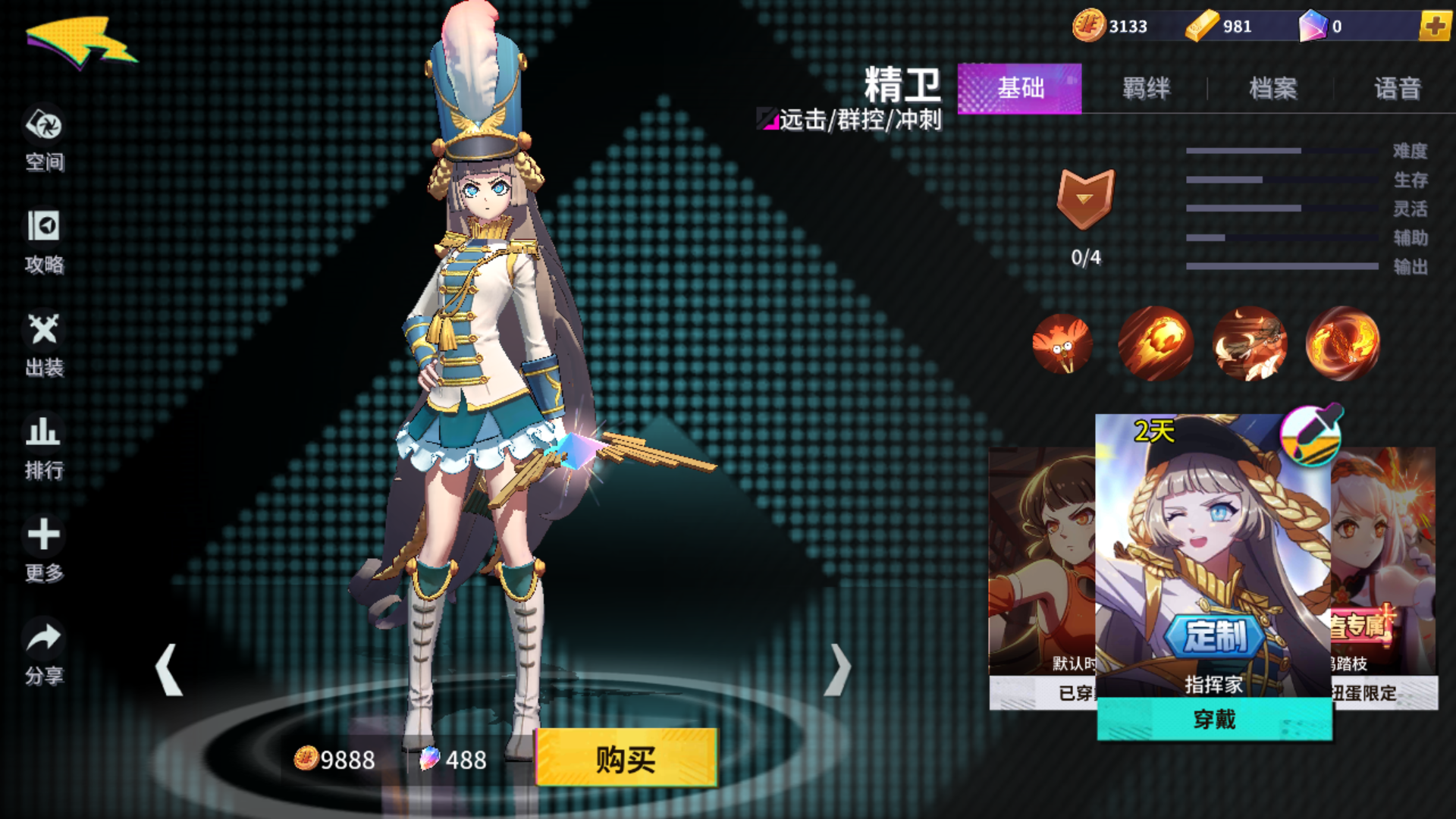The height and width of the screenshot is (819, 1456).
Task: Open the 语音 (voice) tab
Action: pos(1398,89)
